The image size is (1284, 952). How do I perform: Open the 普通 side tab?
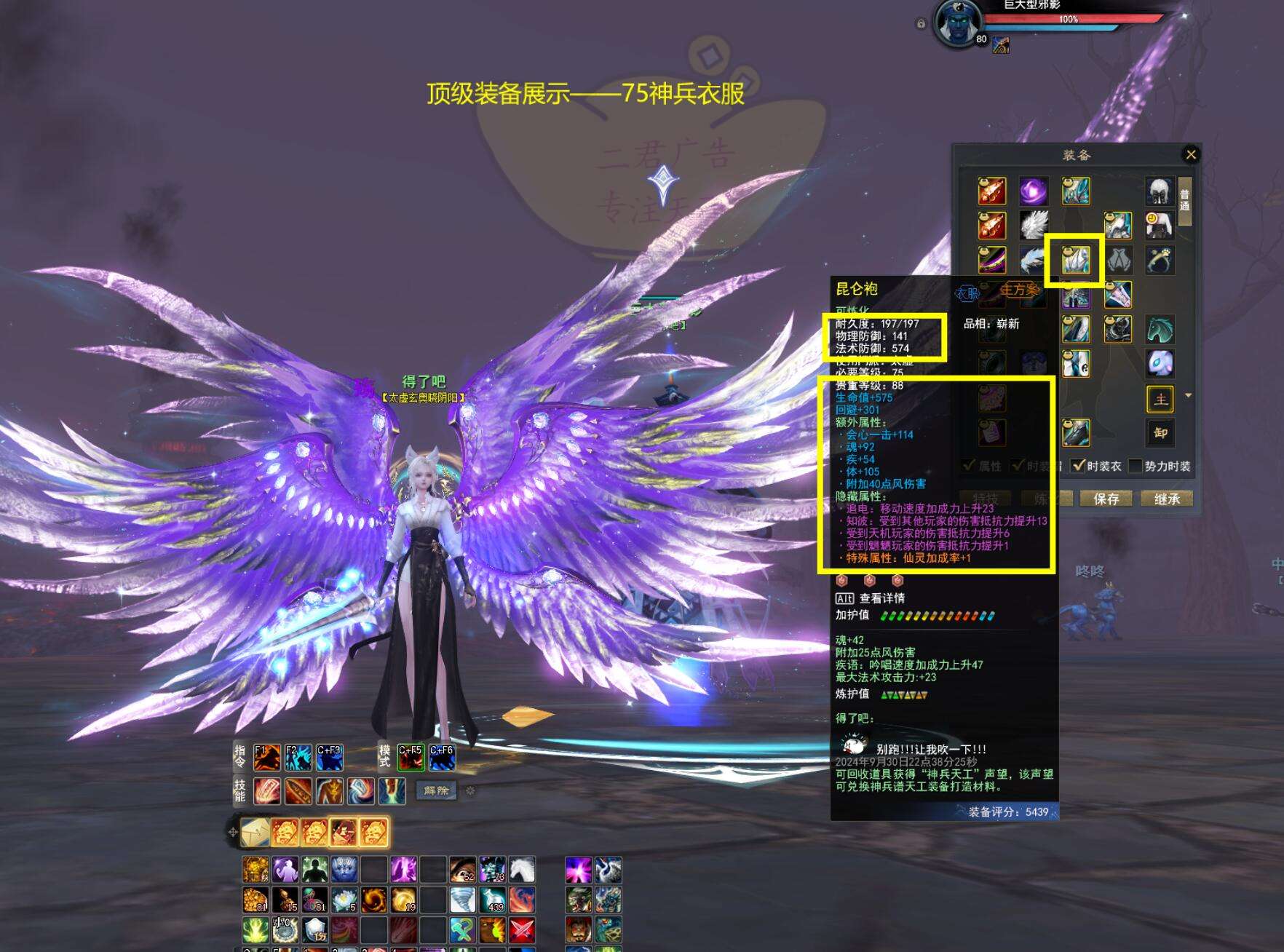point(1185,200)
